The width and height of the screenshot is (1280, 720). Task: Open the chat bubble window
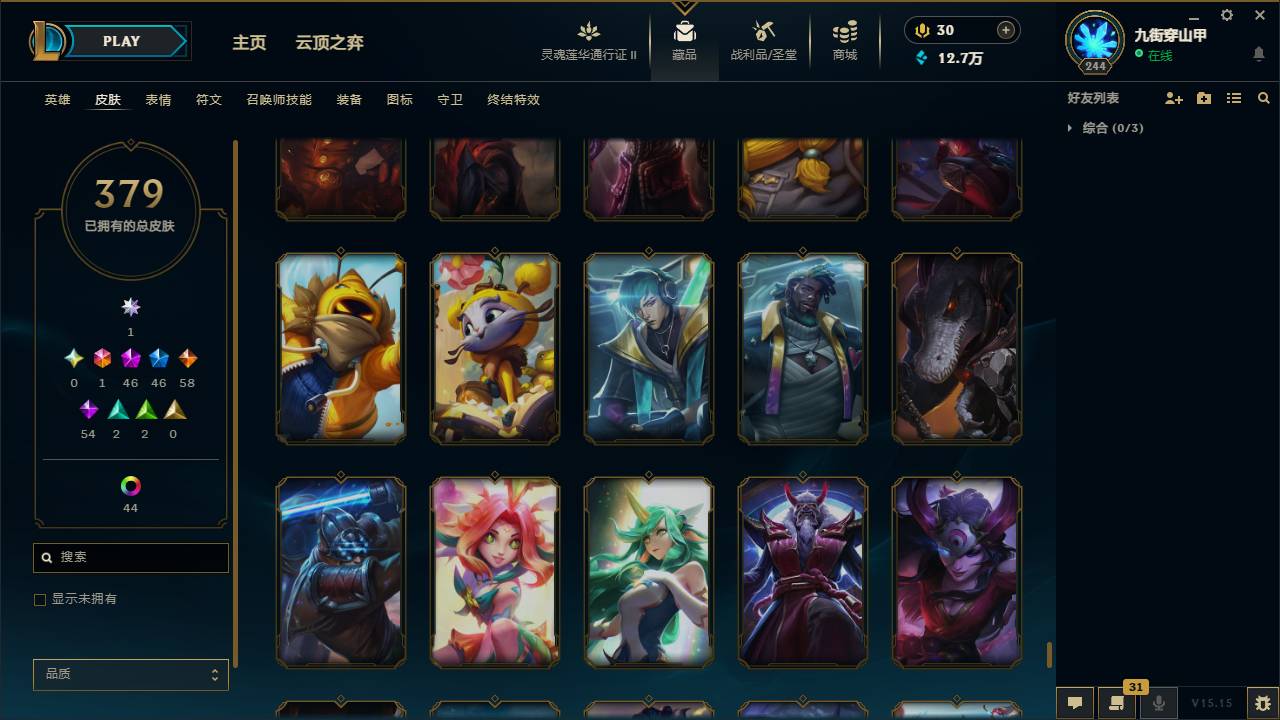(1074, 703)
